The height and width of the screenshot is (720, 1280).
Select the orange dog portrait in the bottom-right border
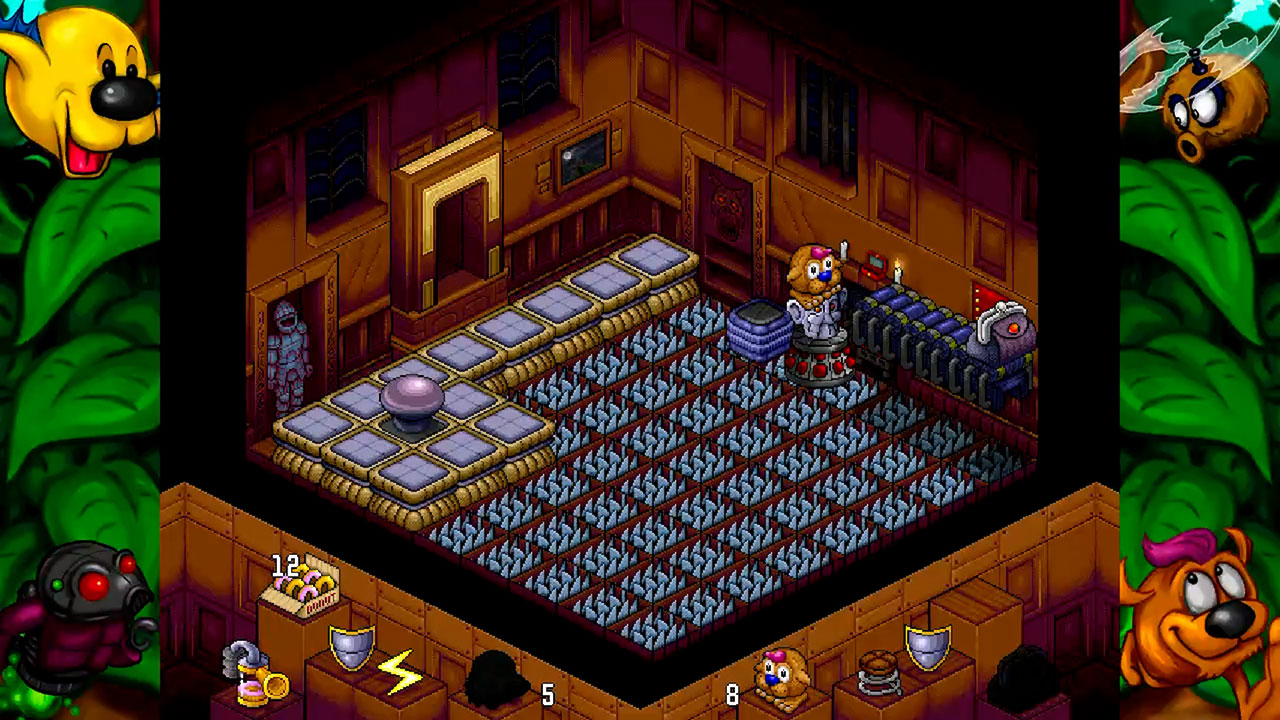coord(1195,620)
